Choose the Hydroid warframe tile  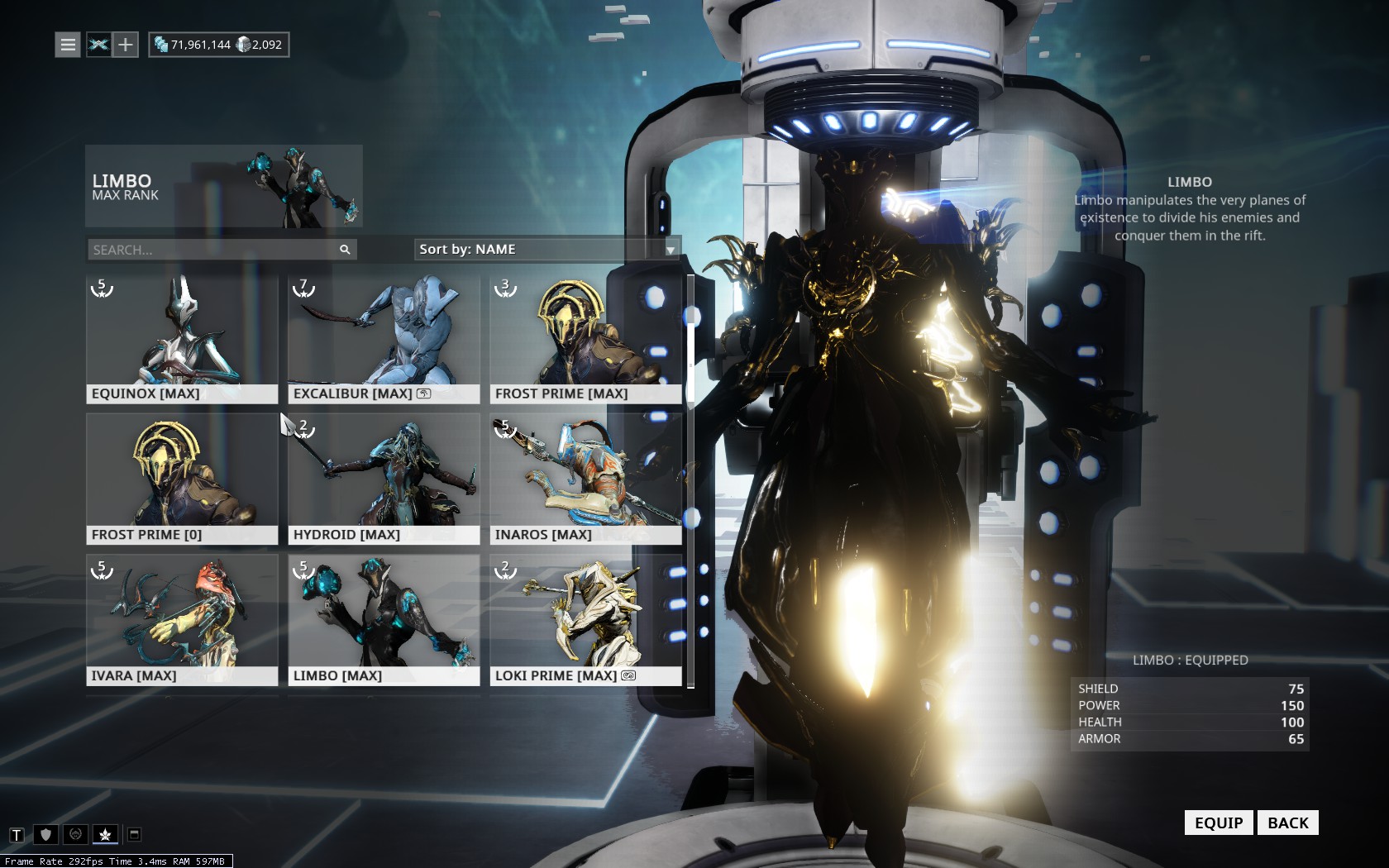click(384, 479)
